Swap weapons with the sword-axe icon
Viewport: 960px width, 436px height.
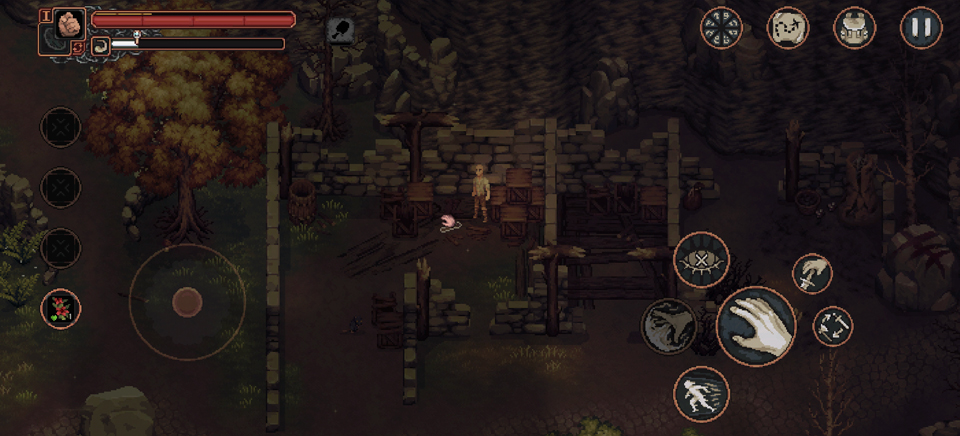tap(832, 326)
